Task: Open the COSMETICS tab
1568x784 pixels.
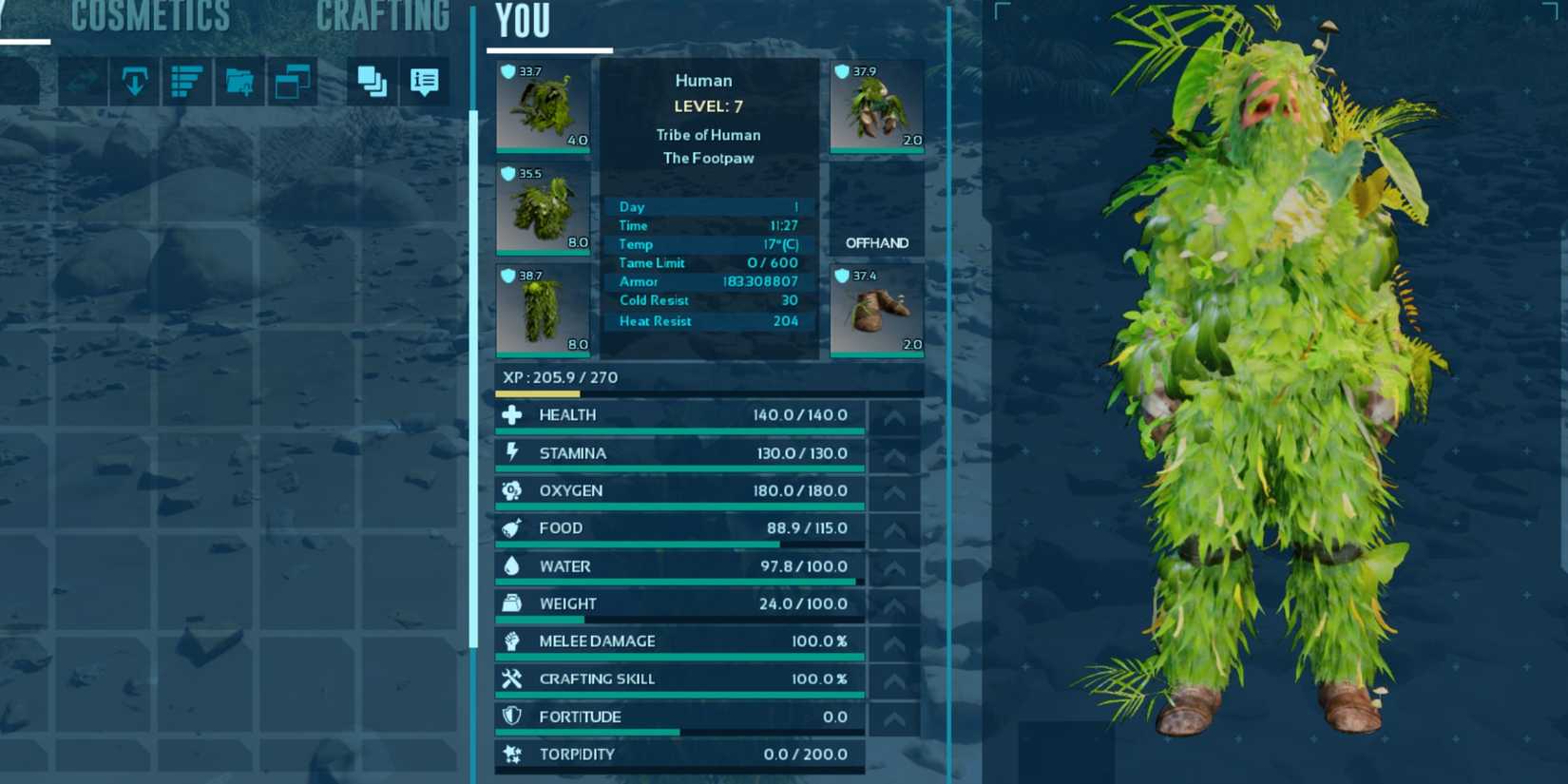Action: [x=150, y=16]
